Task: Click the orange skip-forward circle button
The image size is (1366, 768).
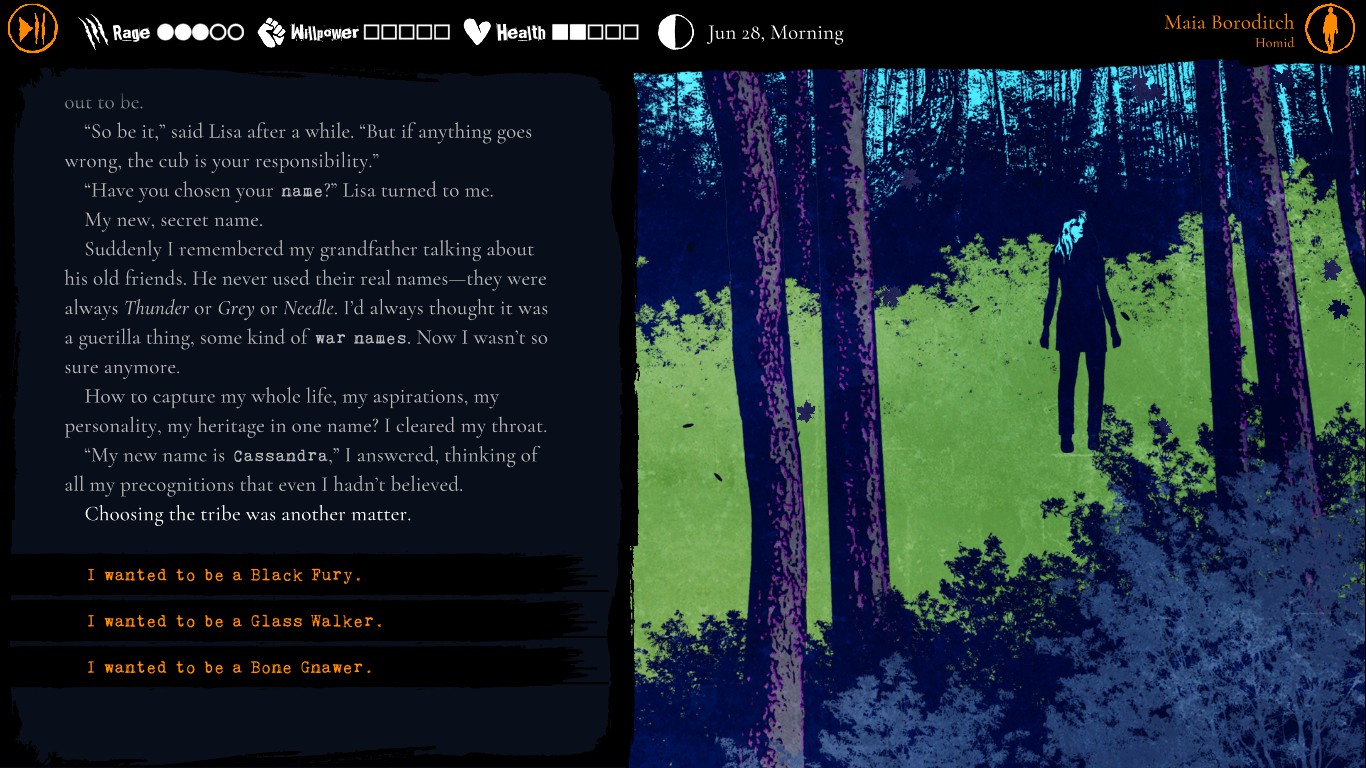Action: [33, 29]
